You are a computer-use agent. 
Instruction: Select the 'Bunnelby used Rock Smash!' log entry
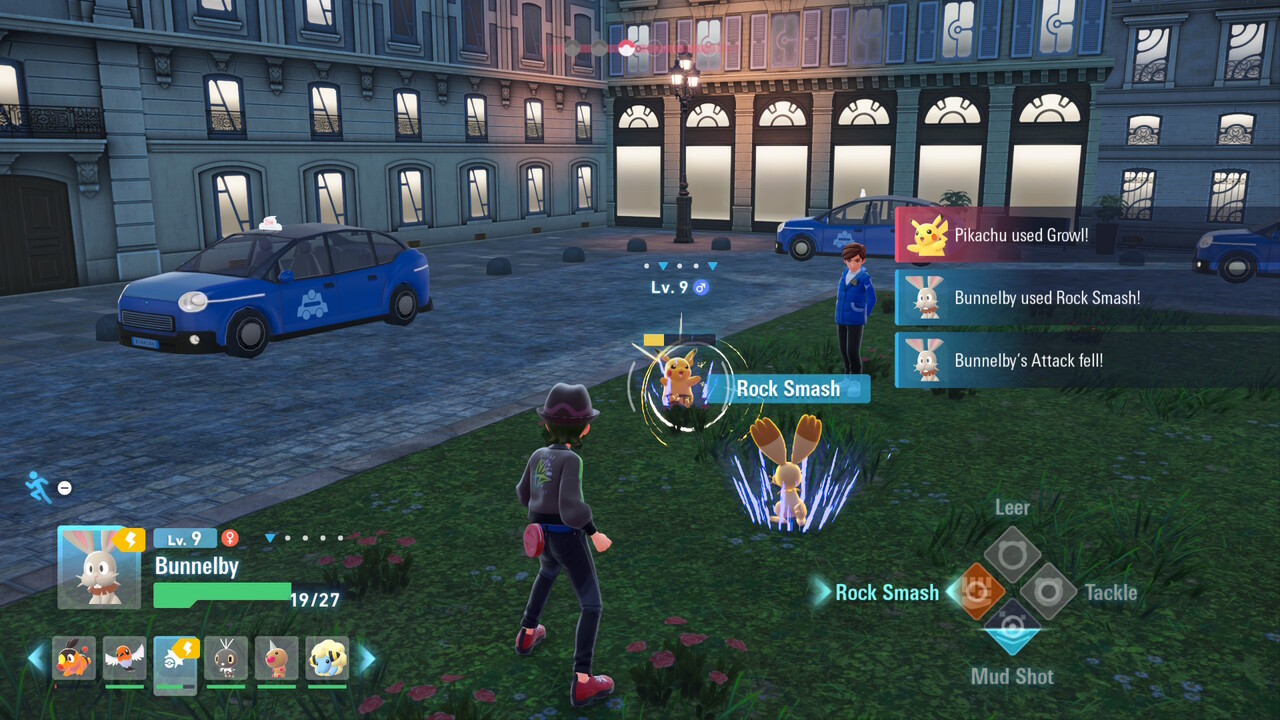1046,298
